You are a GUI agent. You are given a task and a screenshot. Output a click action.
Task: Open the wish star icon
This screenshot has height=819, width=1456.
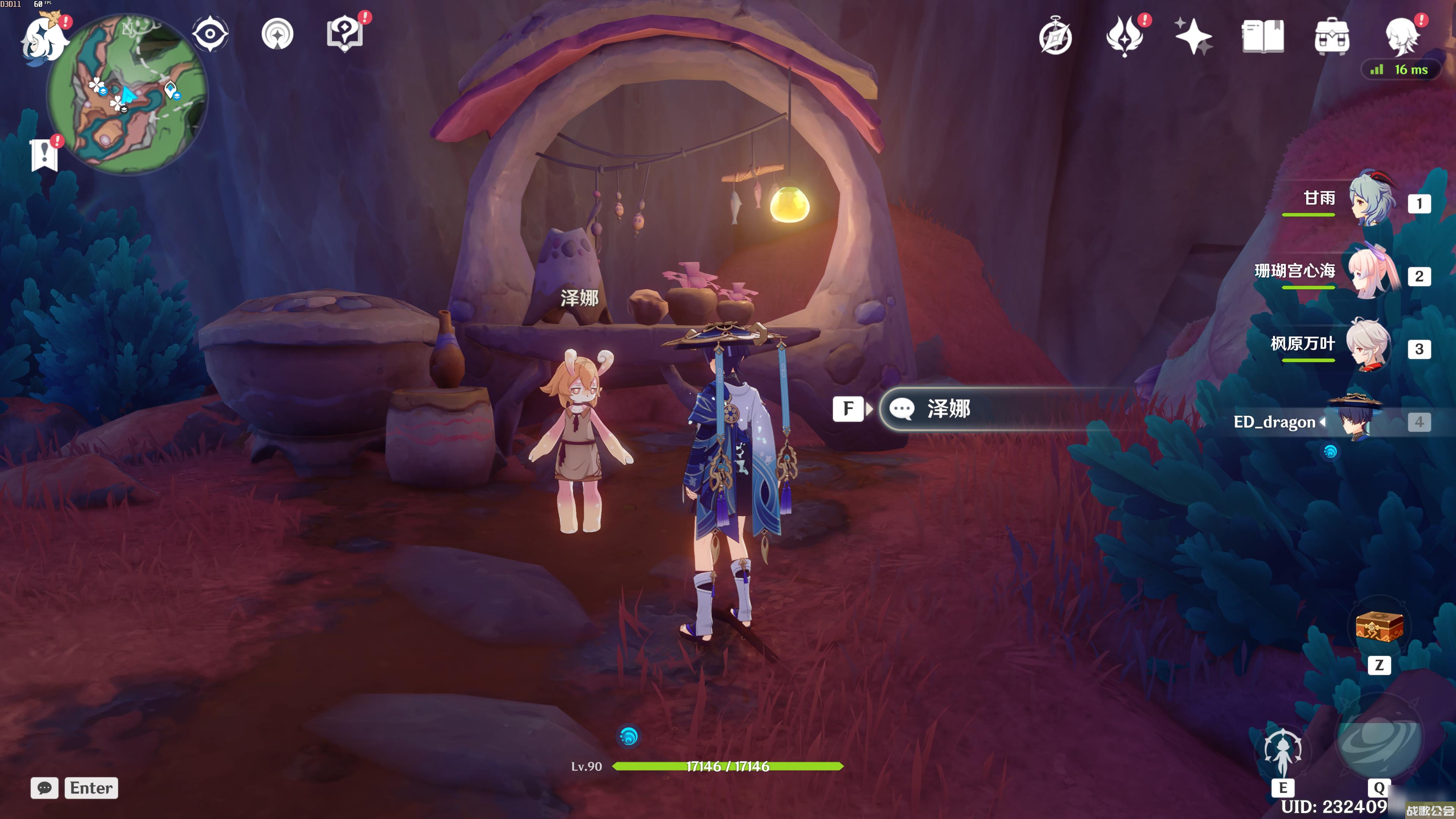point(1193,37)
